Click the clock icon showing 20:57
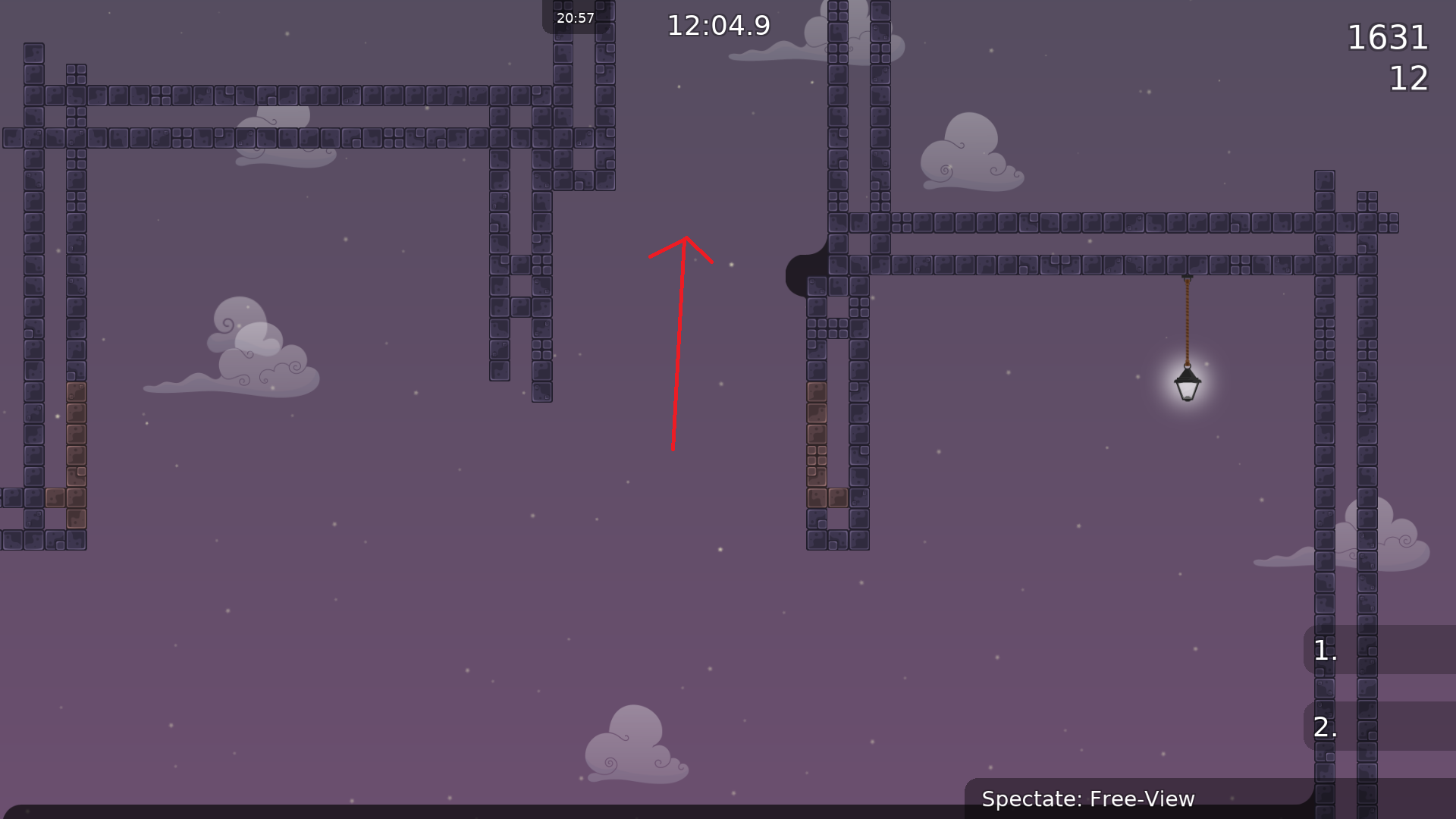 (x=574, y=16)
